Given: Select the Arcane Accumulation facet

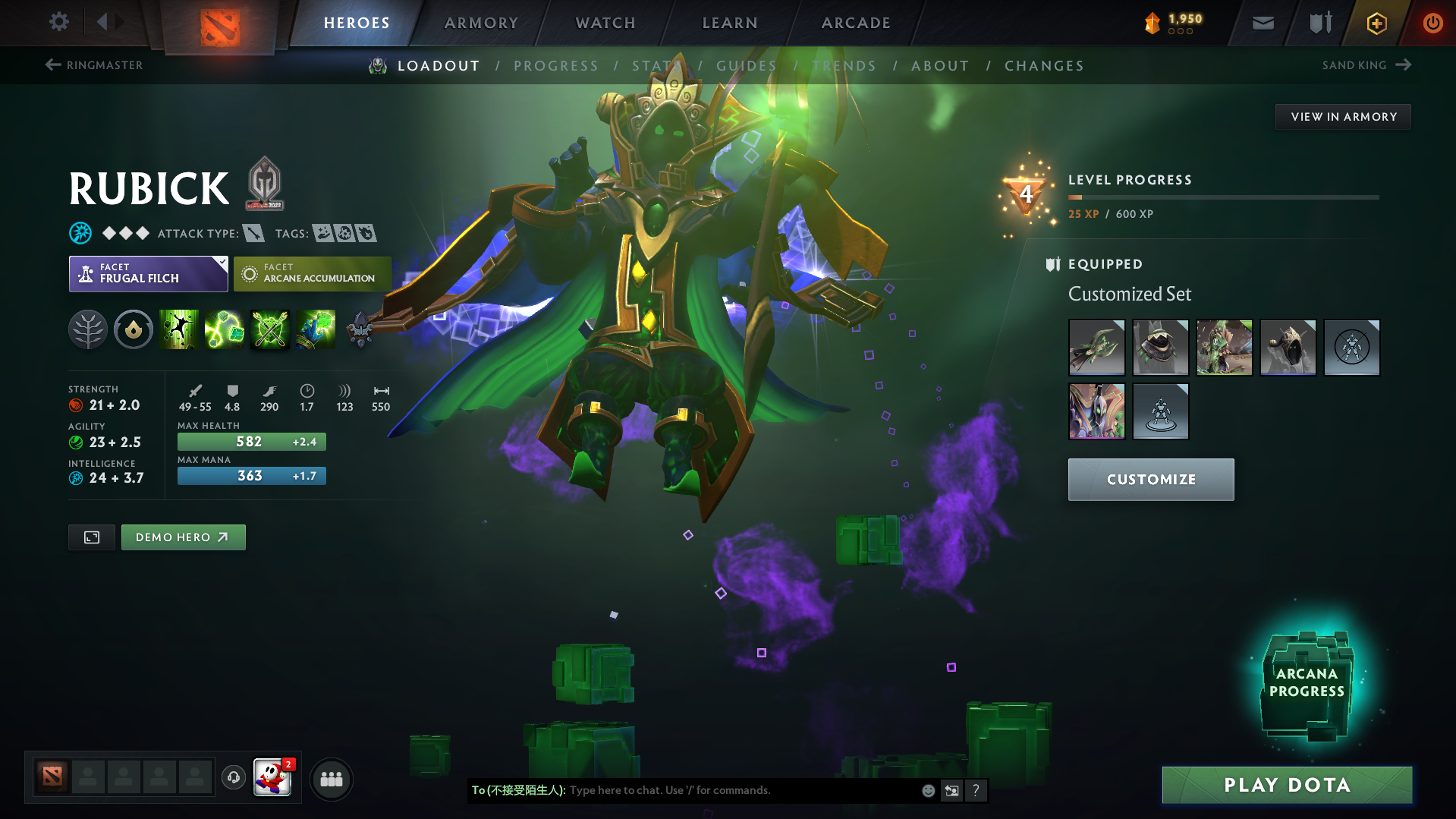Looking at the screenshot, I should pos(312,273).
